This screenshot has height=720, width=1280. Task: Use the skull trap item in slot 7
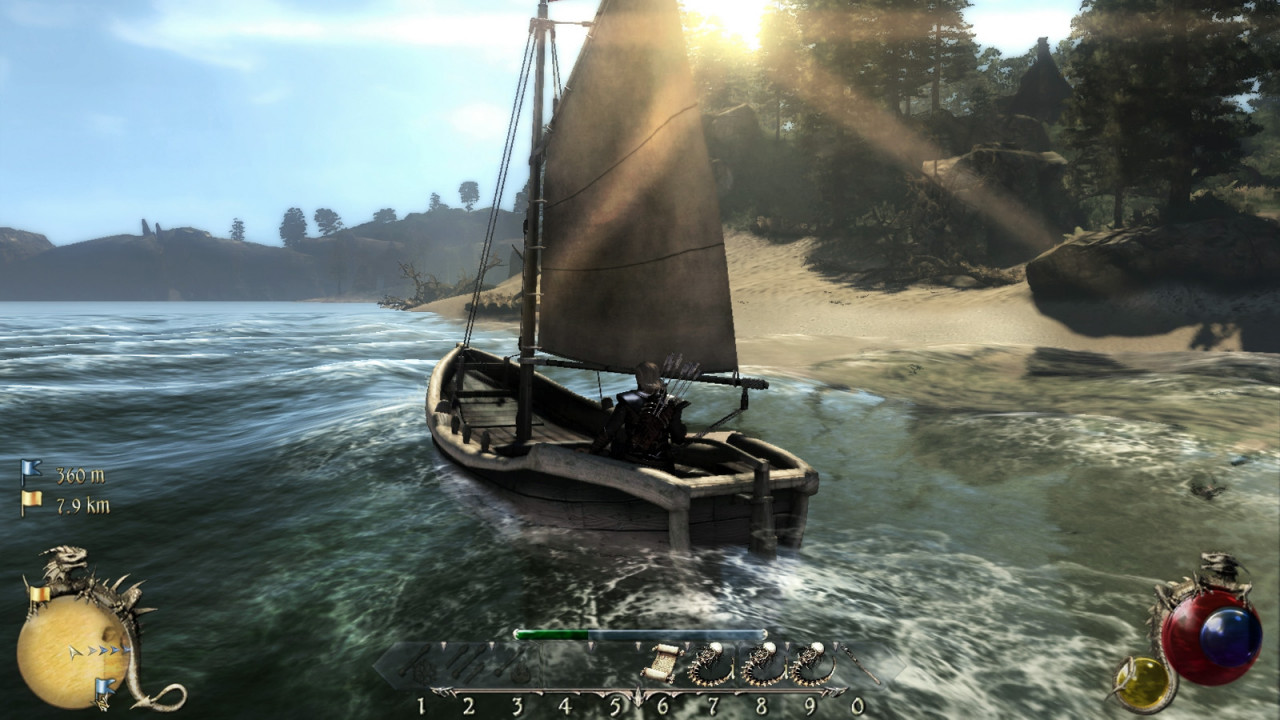(708, 663)
